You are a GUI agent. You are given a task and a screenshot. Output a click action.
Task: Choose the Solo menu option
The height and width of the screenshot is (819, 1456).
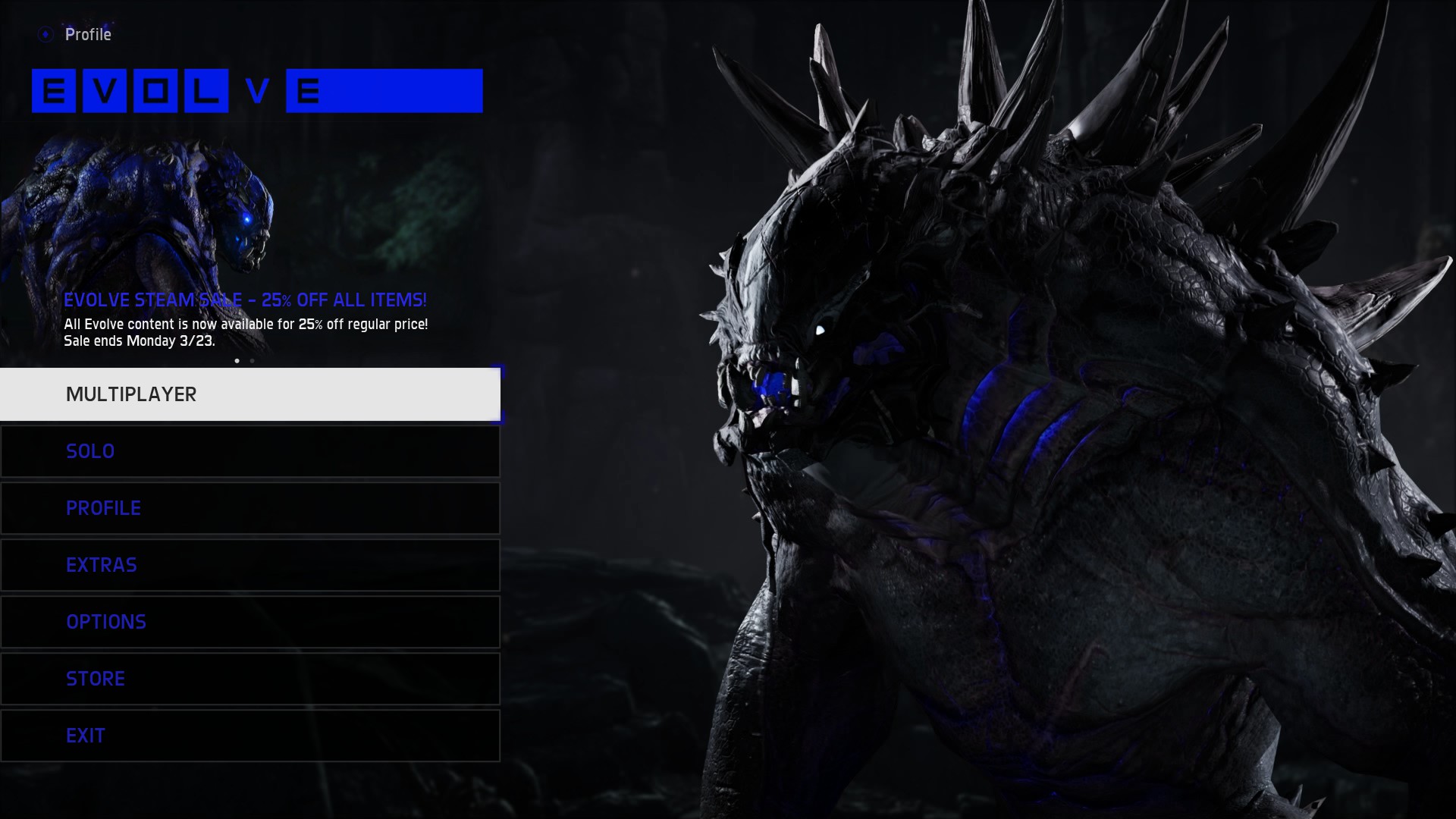(x=249, y=451)
